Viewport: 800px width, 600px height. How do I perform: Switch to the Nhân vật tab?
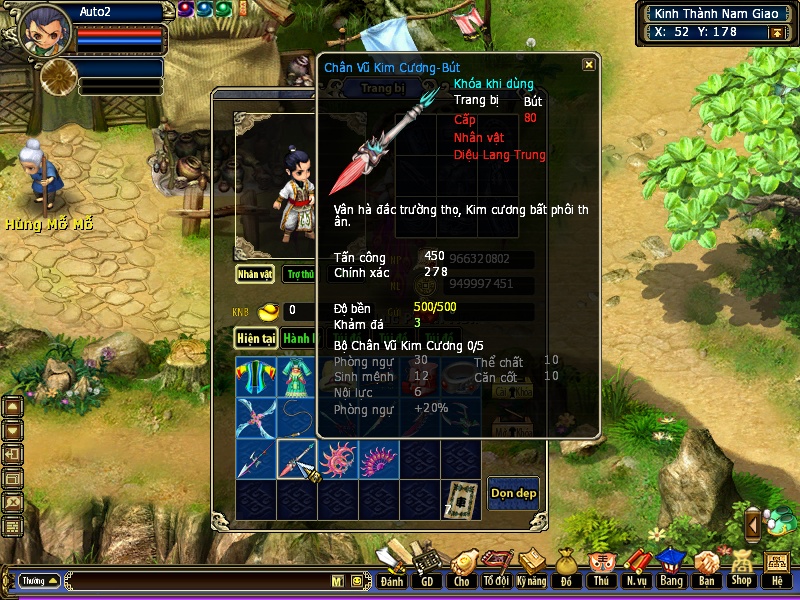[x=255, y=273]
